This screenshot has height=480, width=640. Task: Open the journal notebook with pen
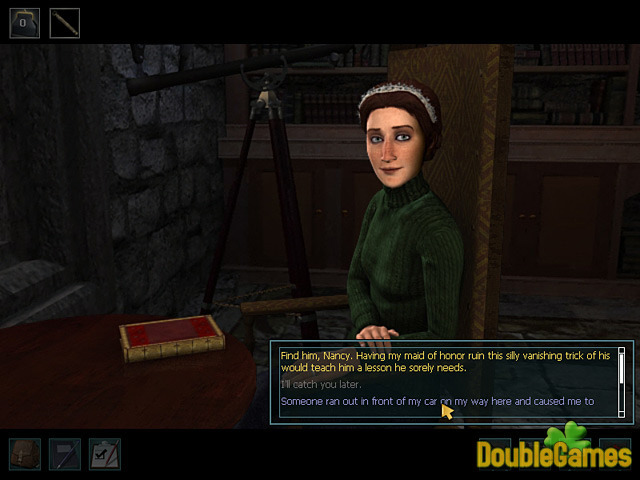(64, 453)
